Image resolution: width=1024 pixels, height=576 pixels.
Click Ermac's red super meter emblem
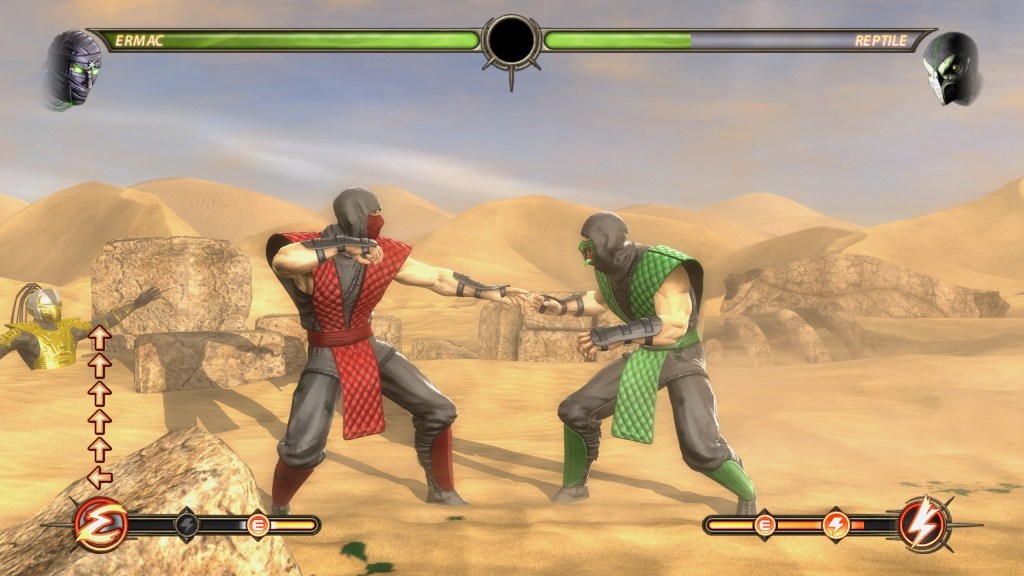point(100,523)
